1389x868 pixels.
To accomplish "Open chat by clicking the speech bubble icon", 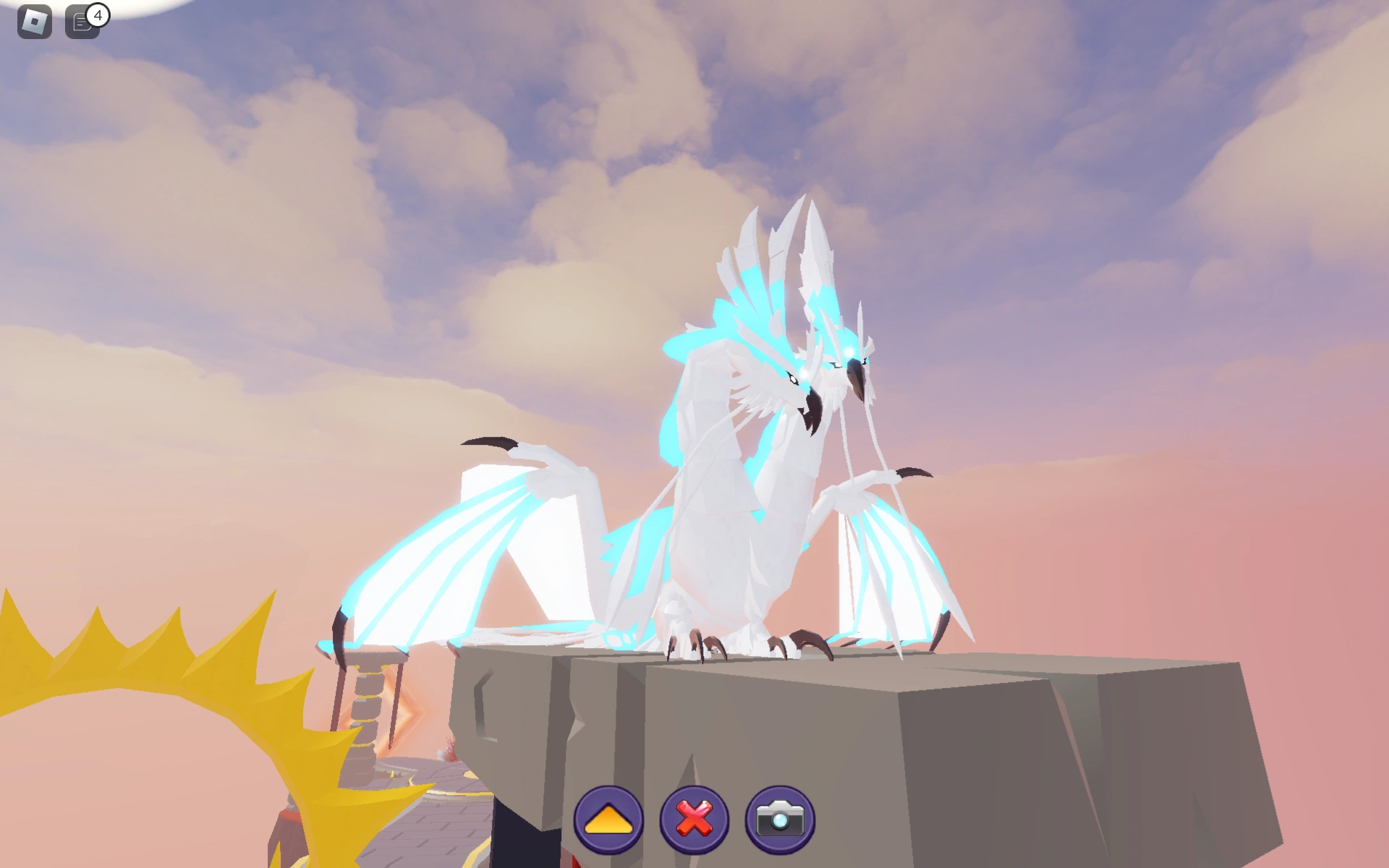I will (x=80, y=22).
